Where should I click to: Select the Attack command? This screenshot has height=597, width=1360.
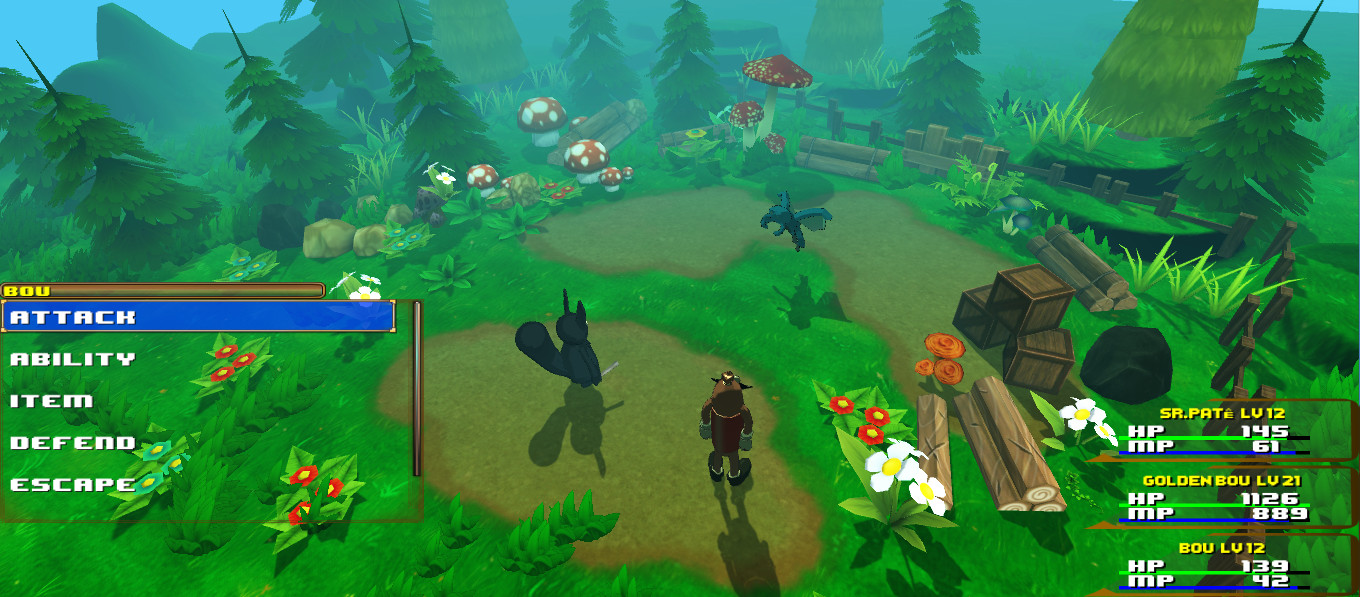click(x=198, y=317)
